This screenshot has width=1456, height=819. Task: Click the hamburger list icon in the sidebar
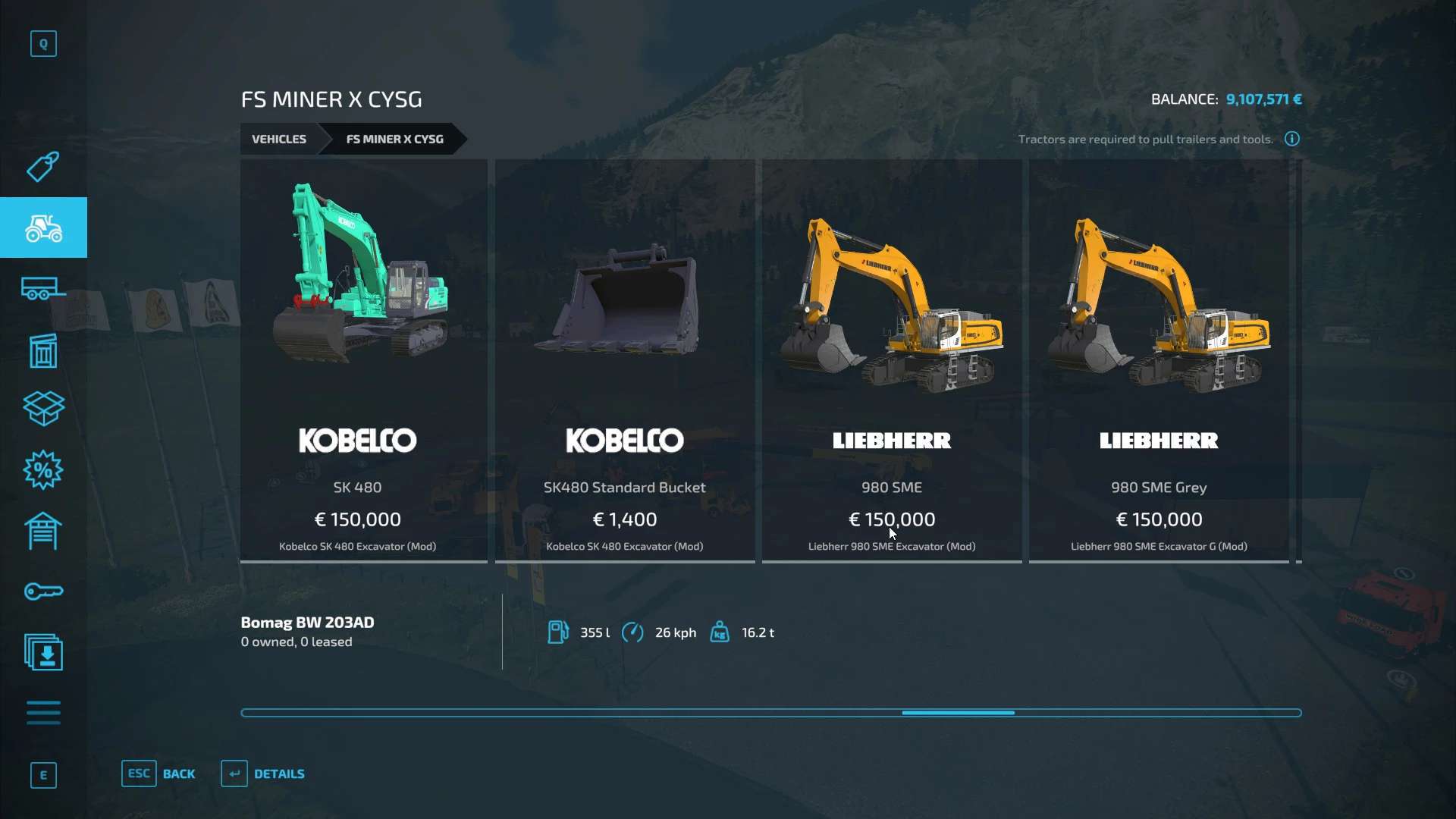click(43, 713)
